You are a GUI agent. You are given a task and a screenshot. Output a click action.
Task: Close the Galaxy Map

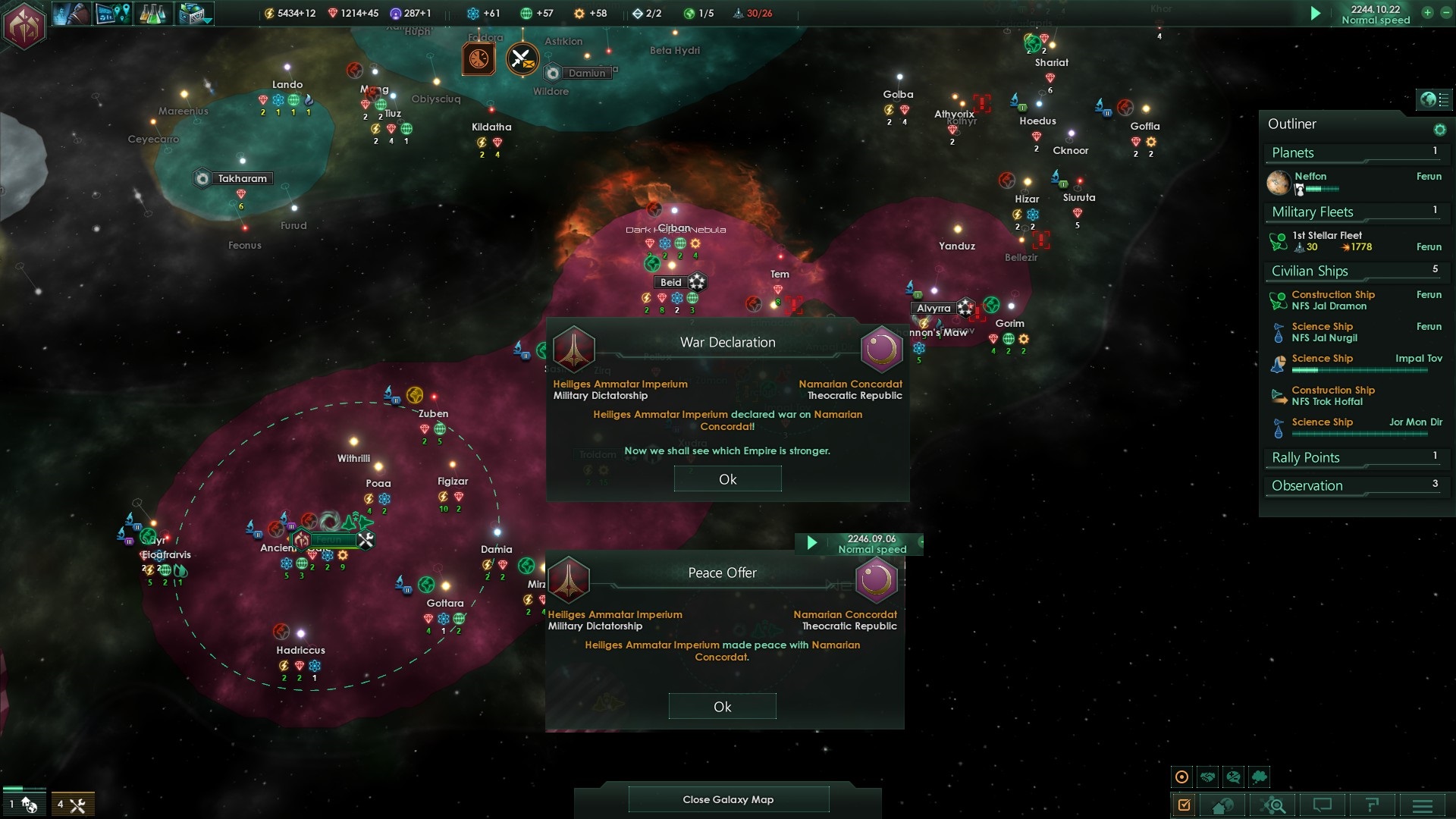[x=728, y=799]
